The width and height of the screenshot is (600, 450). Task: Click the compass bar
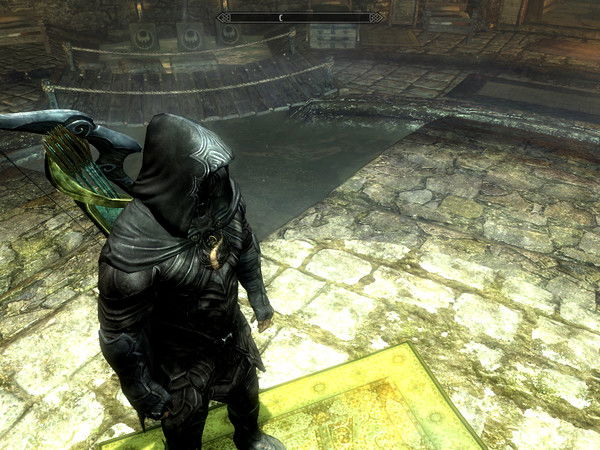click(300, 17)
